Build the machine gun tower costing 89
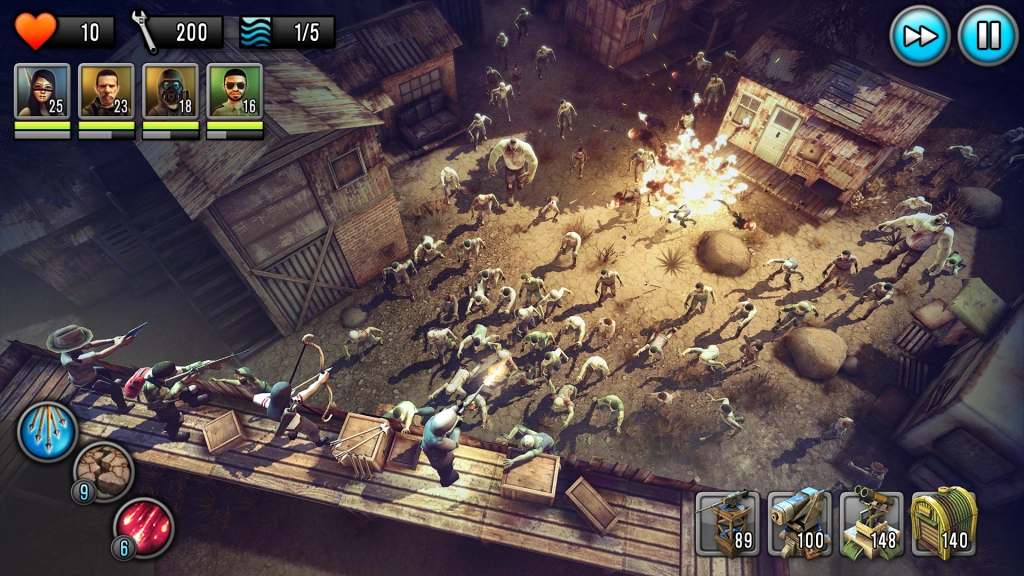Viewport: 1024px width, 576px height. [x=727, y=522]
